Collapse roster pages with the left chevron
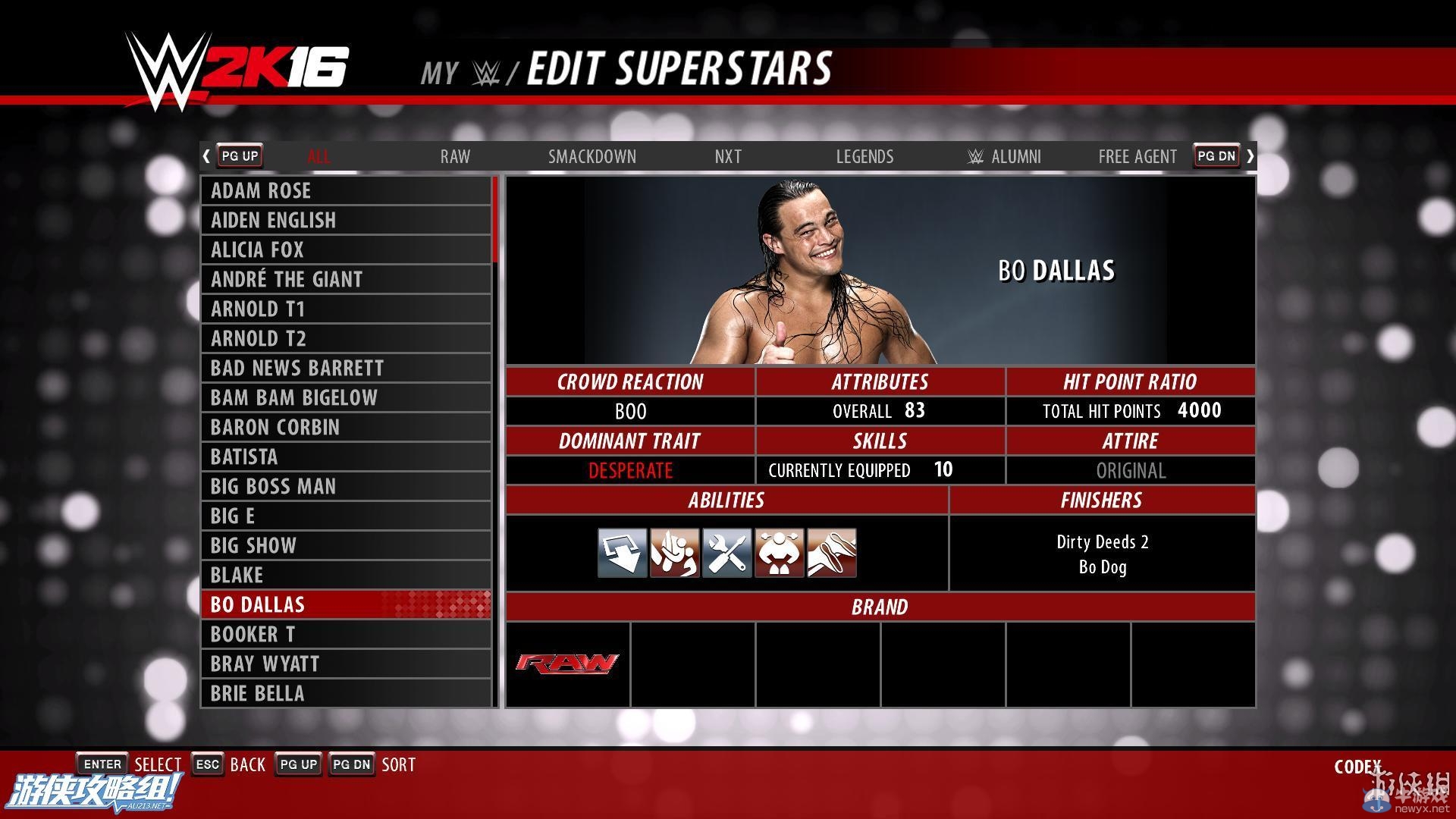The height and width of the screenshot is (819, 1456). (x=206, y=155)
